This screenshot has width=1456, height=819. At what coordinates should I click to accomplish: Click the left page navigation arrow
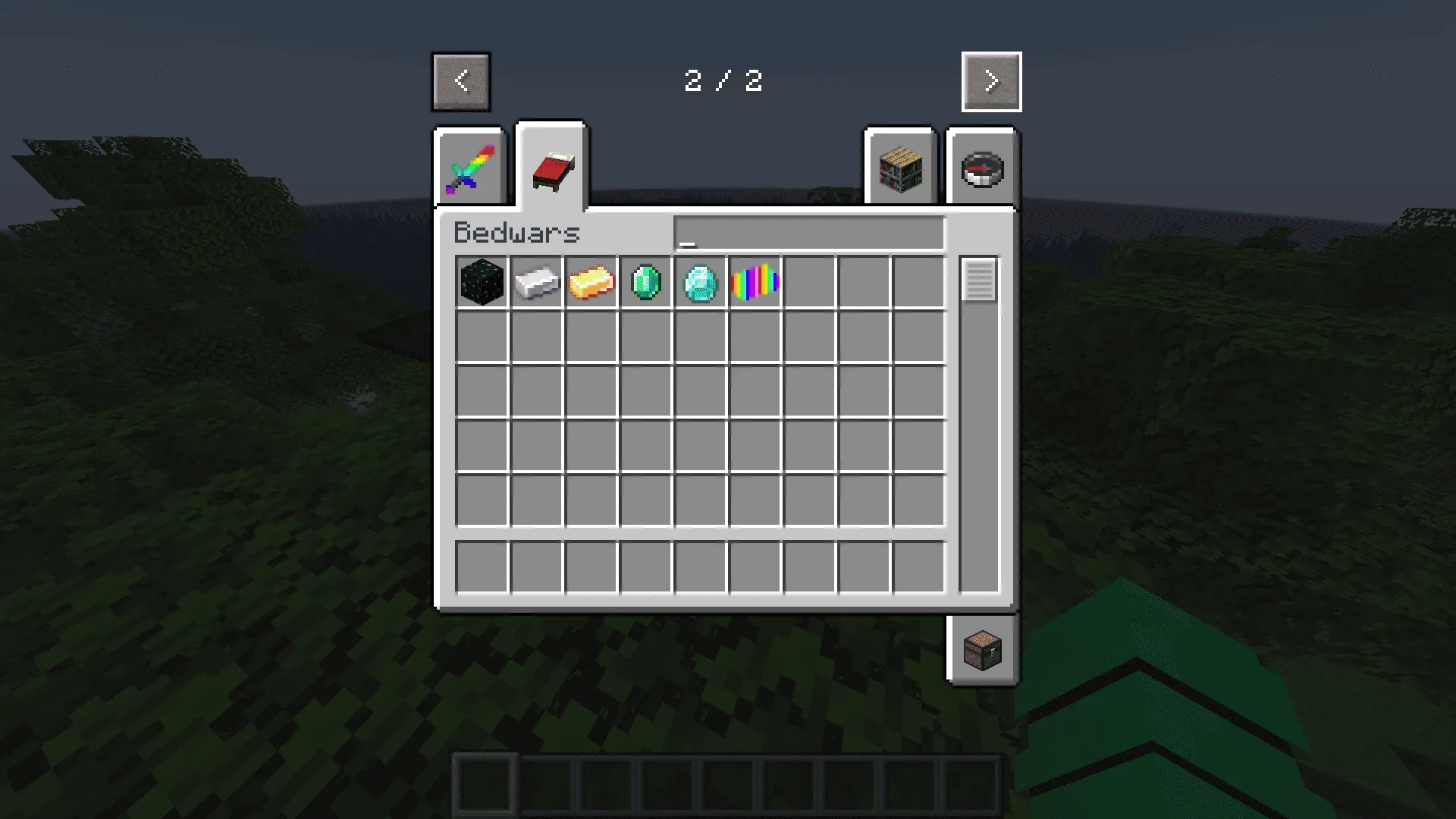point(460,82)
